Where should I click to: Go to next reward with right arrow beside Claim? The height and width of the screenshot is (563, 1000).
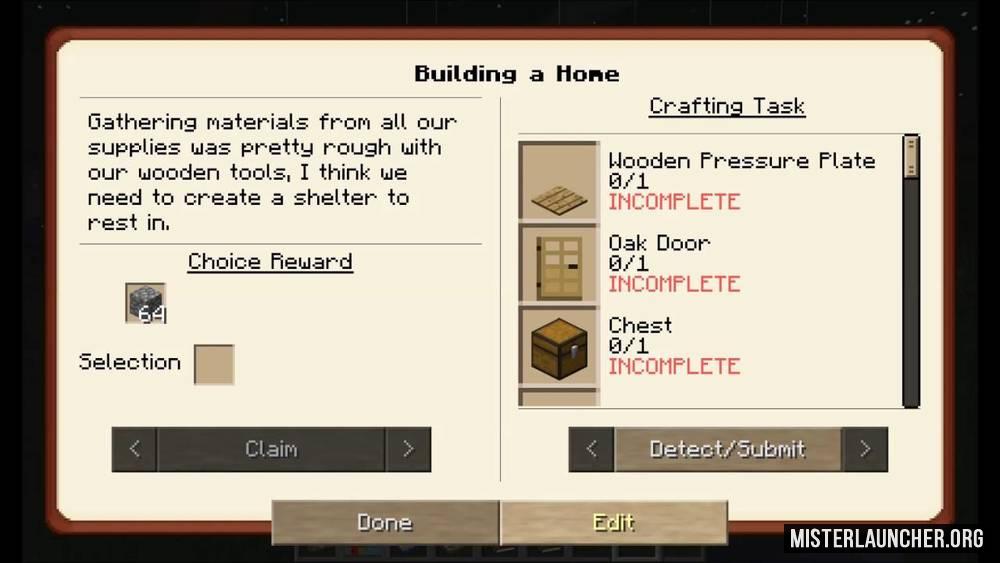[x=408, y=449]
